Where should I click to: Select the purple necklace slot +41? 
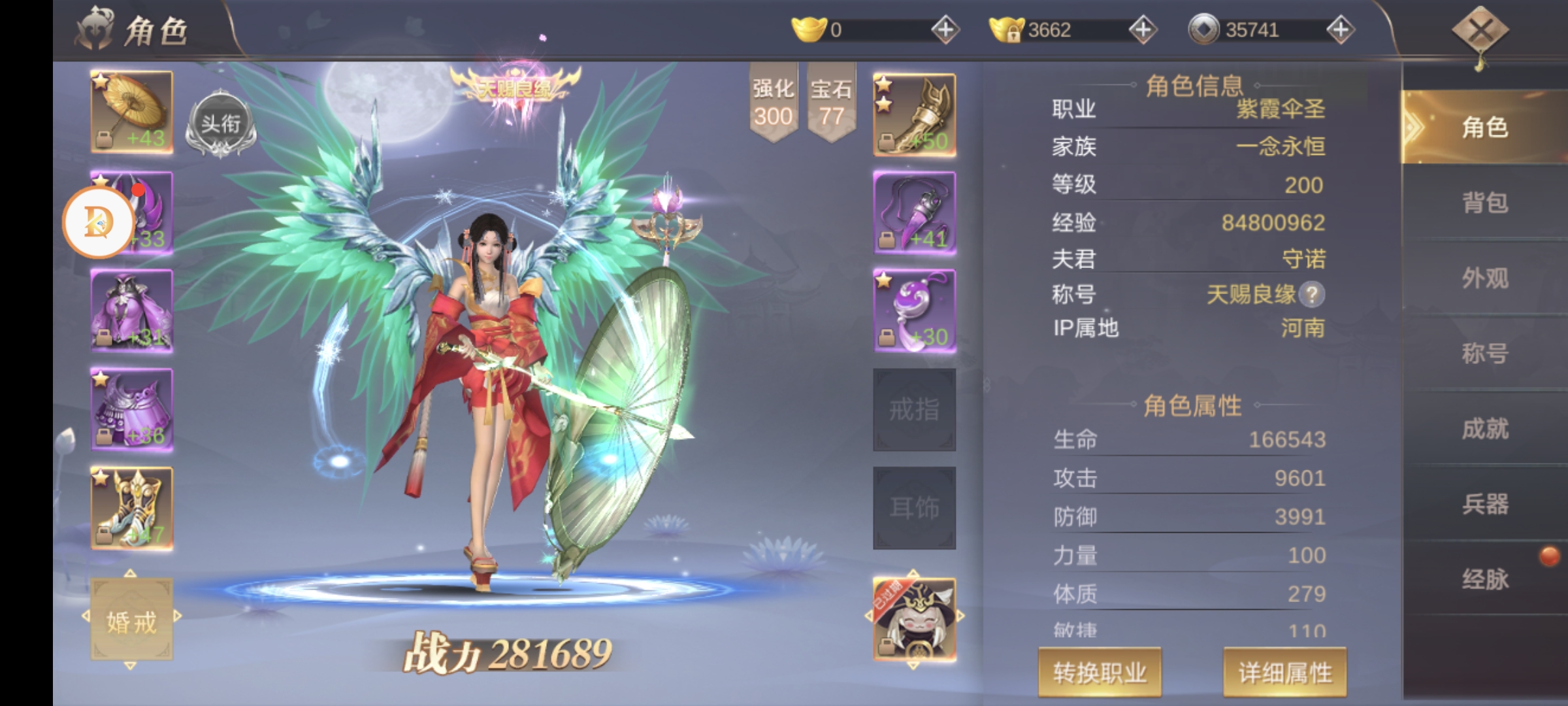tap(914, 213)
